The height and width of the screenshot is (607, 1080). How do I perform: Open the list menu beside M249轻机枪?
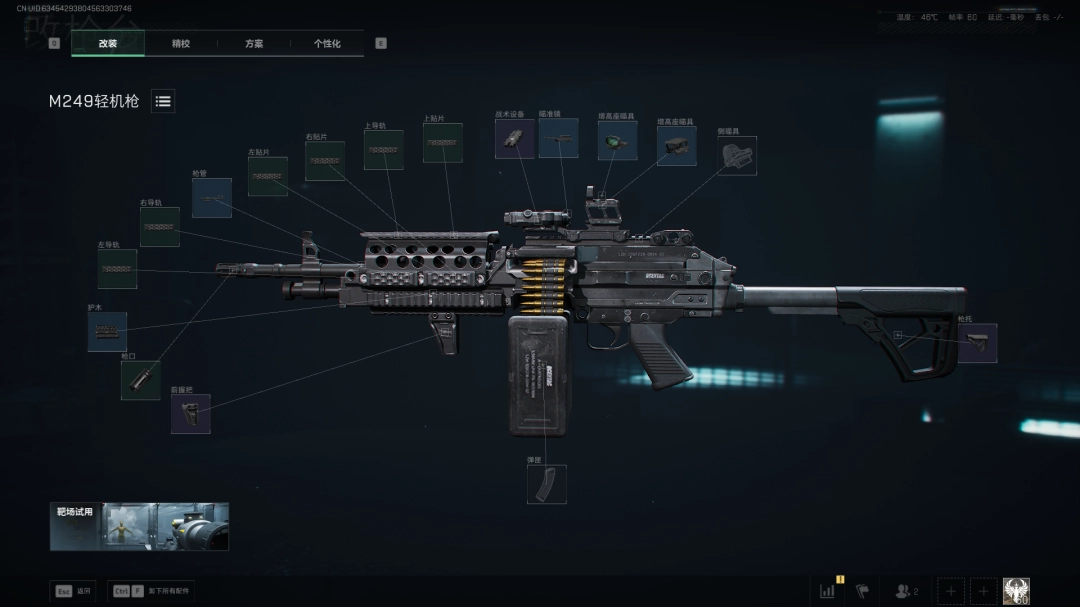tap(163, 101)
